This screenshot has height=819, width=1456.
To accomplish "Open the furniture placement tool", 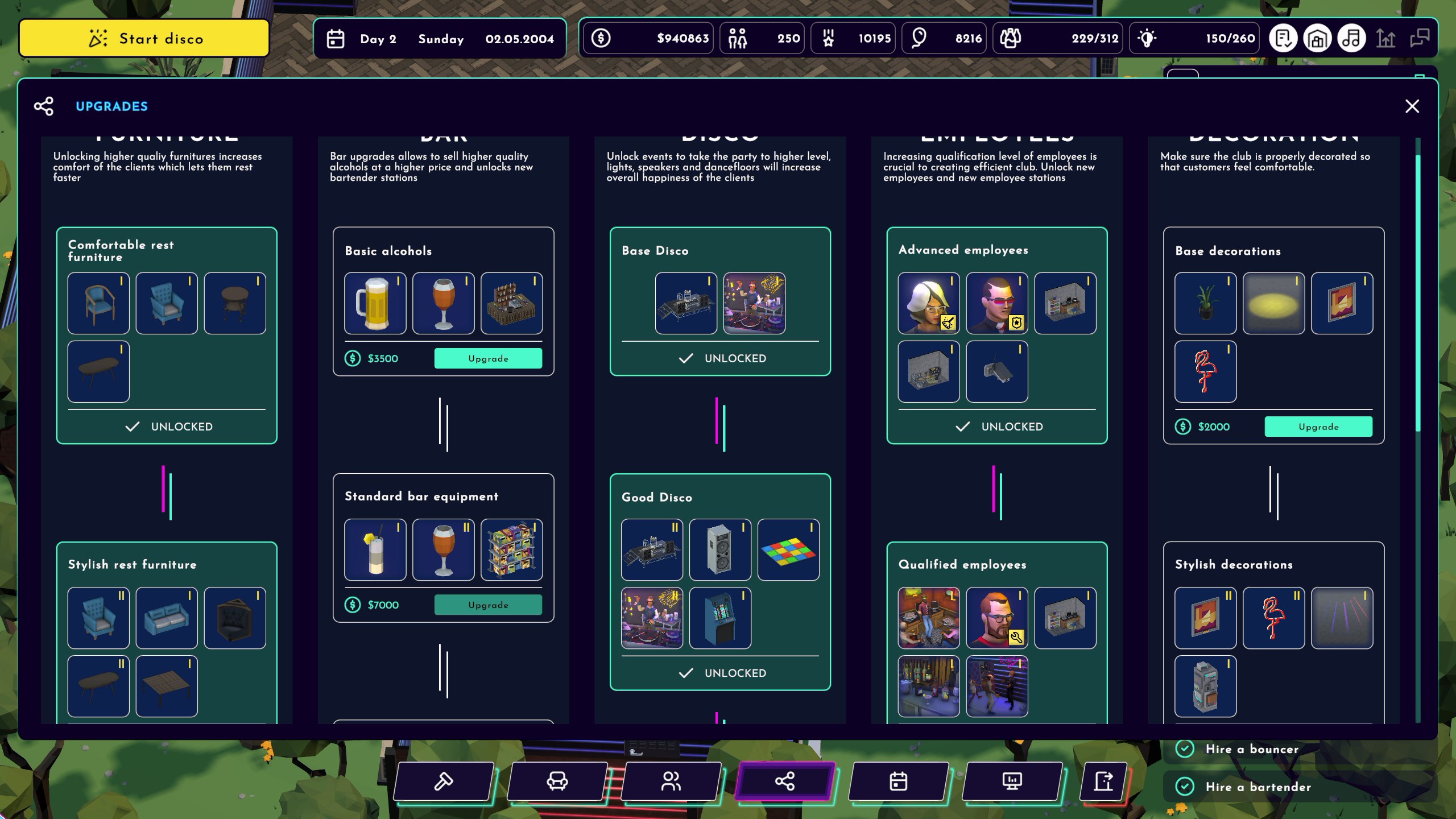I will (556, 781).
